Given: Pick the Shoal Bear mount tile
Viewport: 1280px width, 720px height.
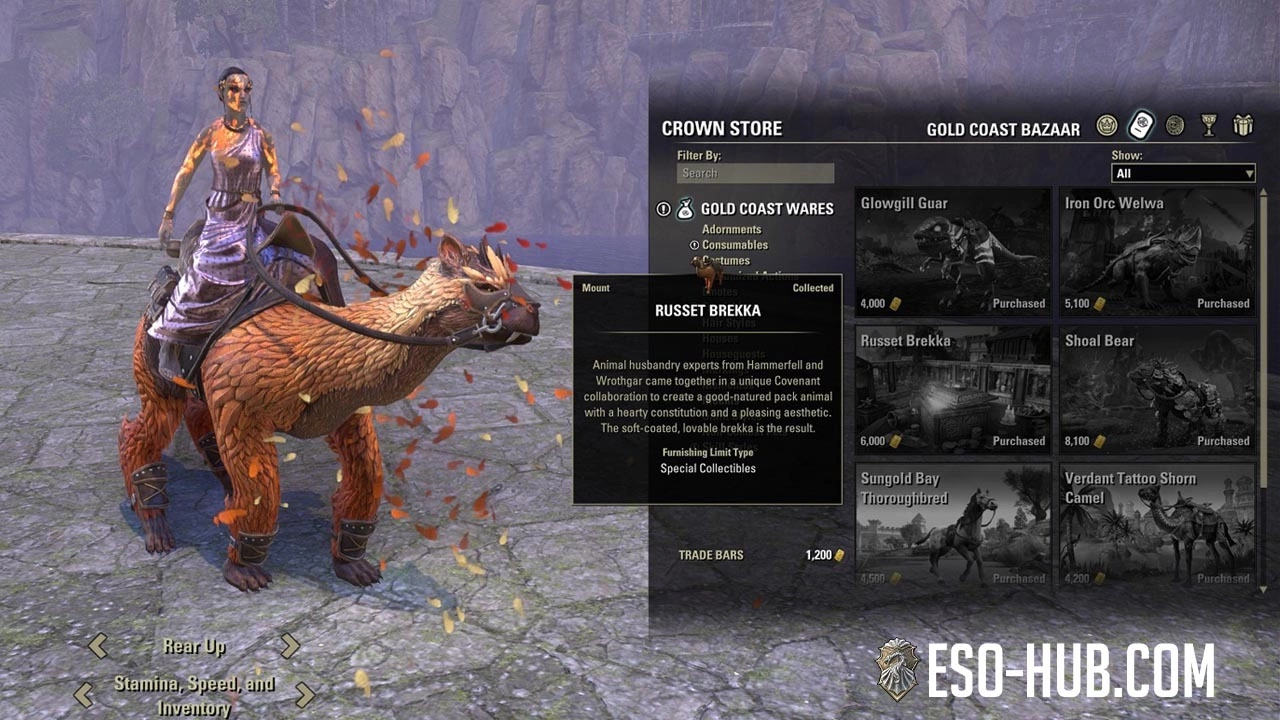Looking at the screenshot, I should pos(1157,389).
